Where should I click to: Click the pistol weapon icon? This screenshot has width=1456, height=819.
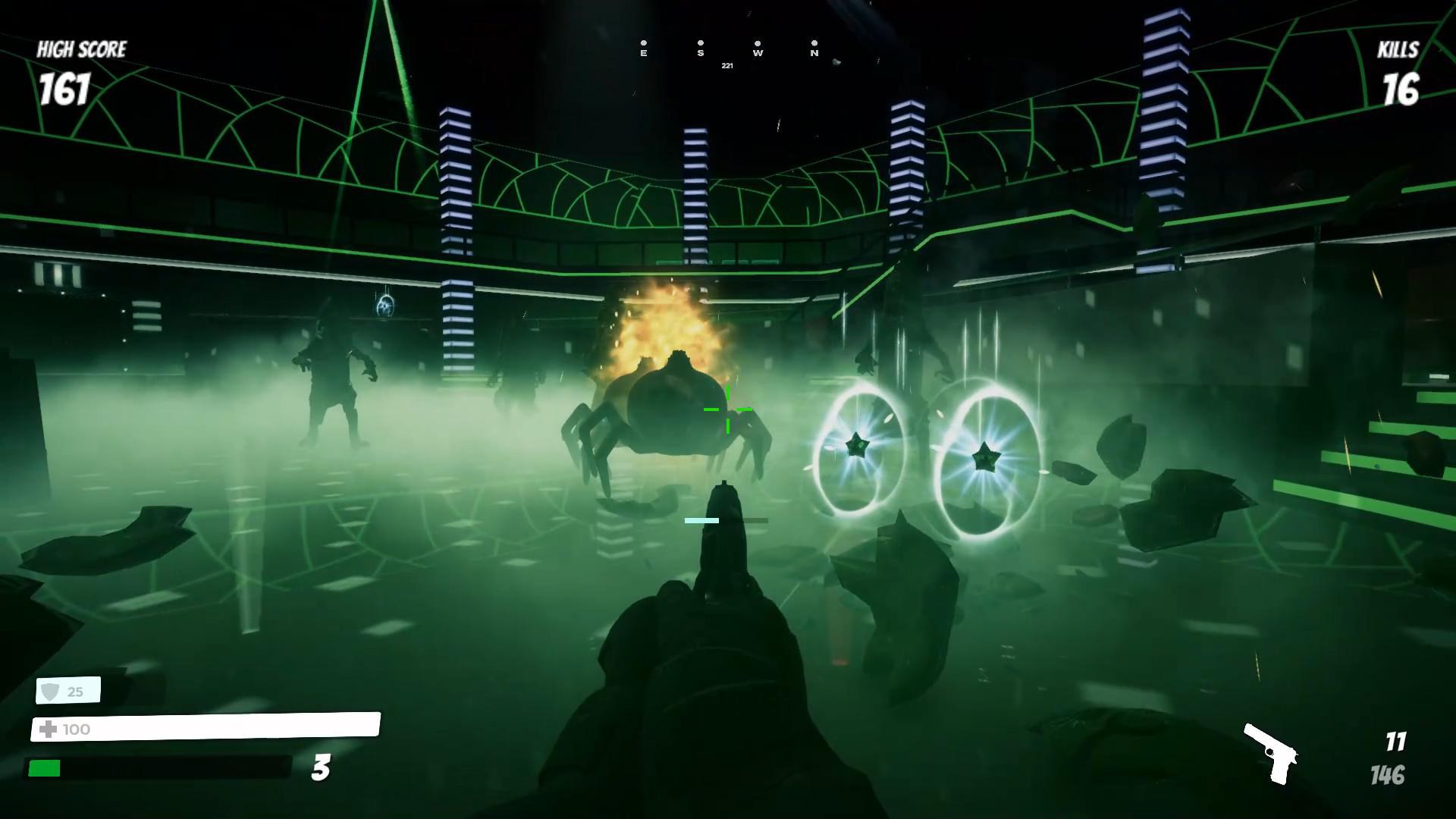coord(1271,754)
